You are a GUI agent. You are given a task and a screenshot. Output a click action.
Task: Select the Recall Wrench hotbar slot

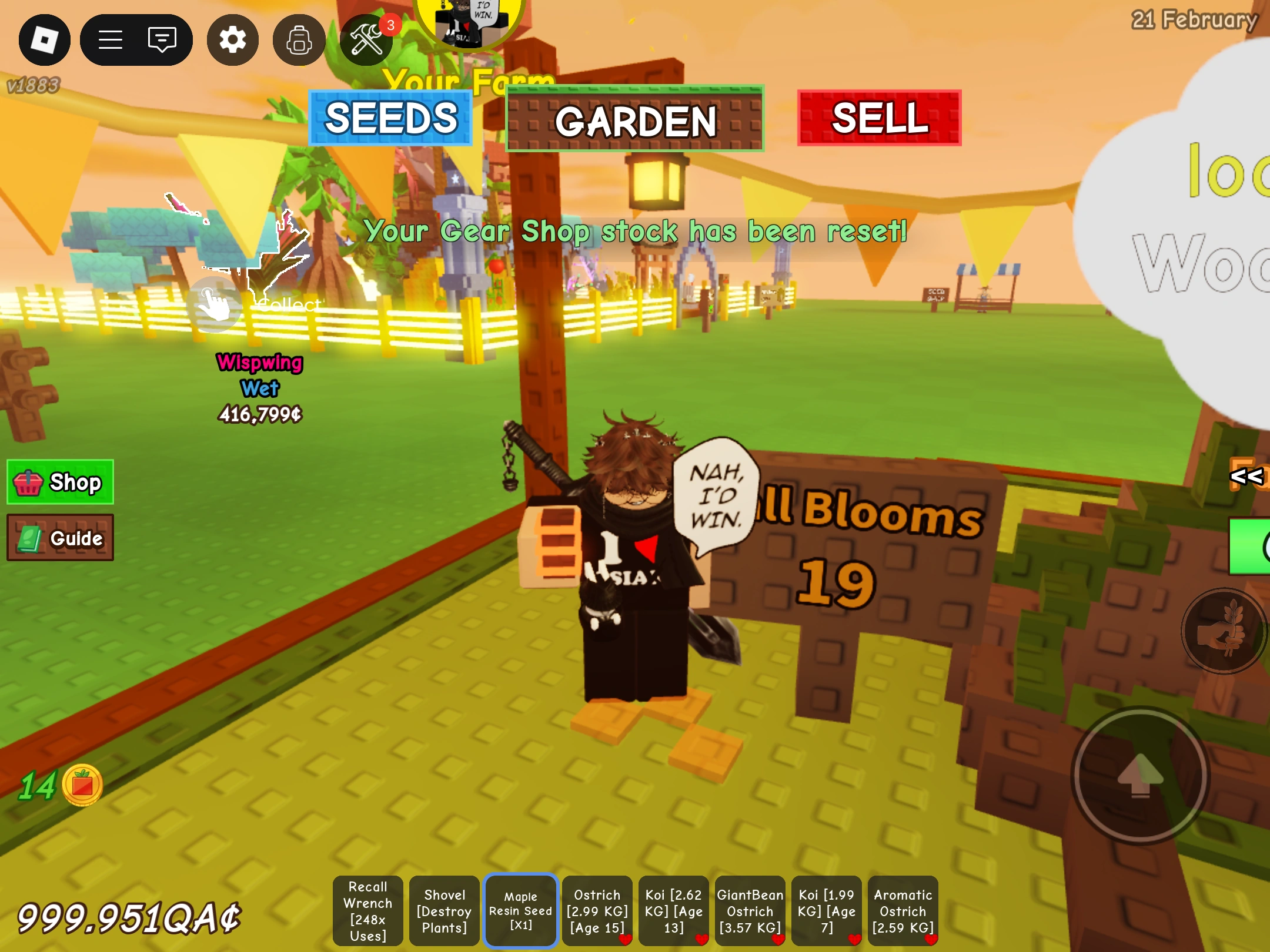coord(367,910)
